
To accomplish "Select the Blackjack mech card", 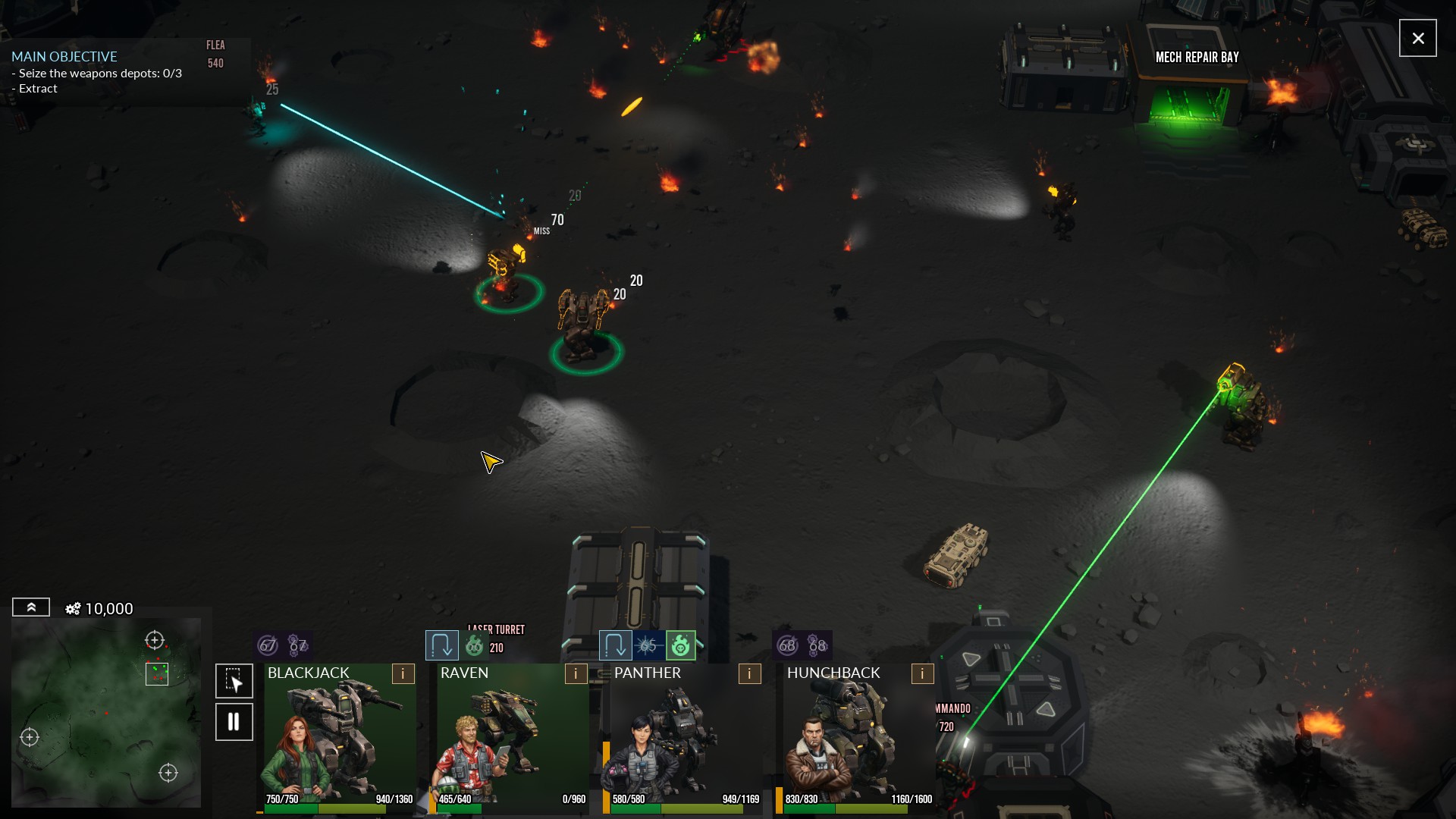I will coord(339,736).
